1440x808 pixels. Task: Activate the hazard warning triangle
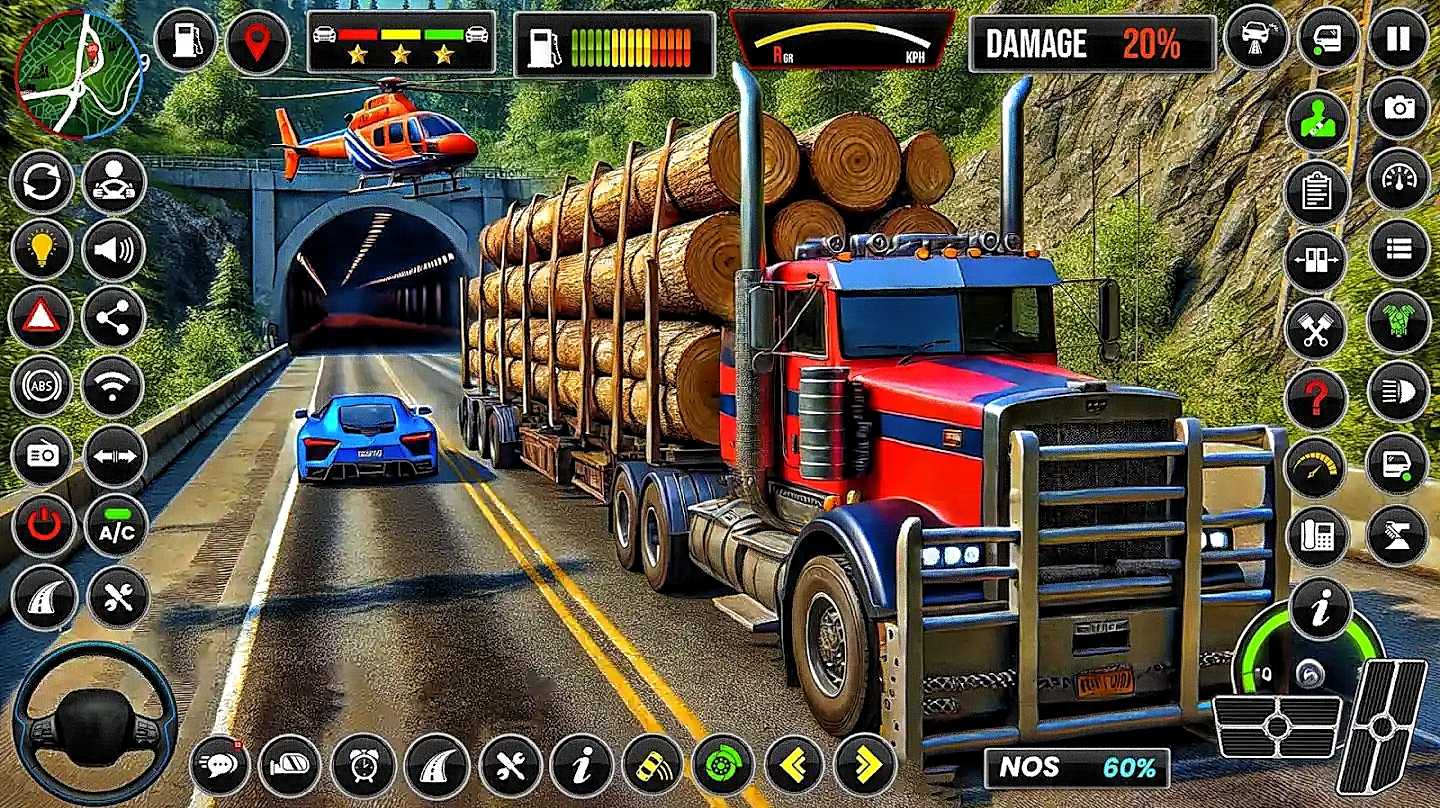(42, 318)
